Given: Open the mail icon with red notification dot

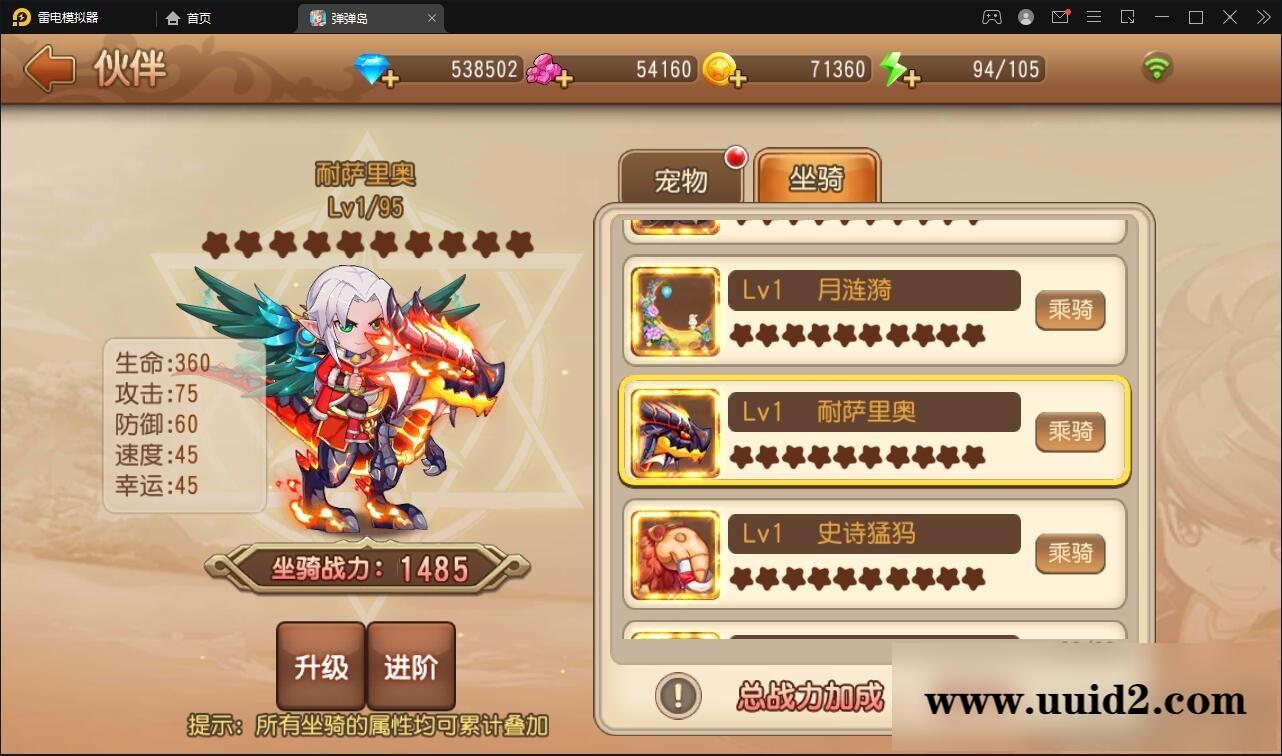Looking at the screenshot, I should [x=1060, y=17].
